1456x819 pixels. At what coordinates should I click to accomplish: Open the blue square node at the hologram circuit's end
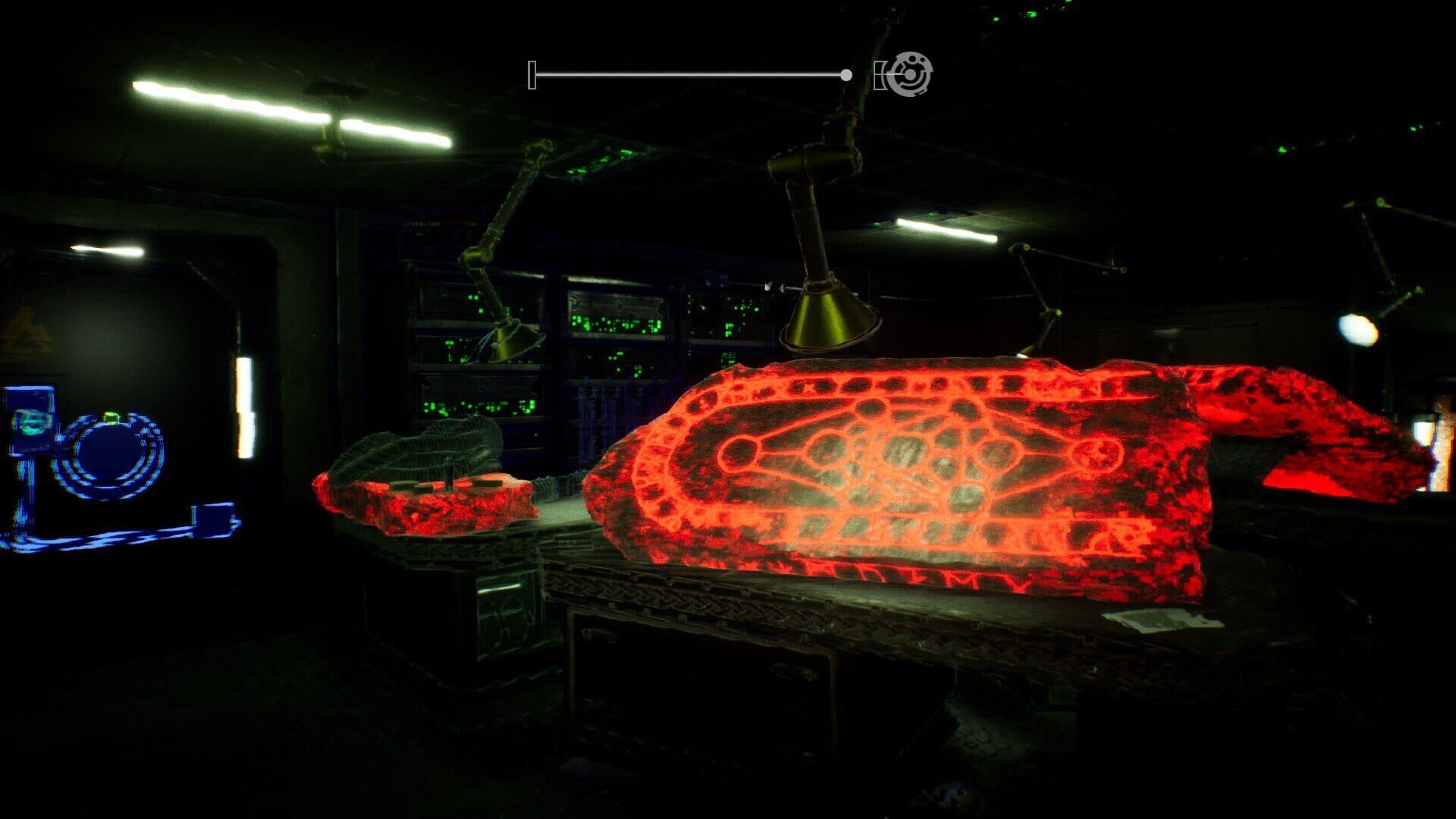coord(214,519)
